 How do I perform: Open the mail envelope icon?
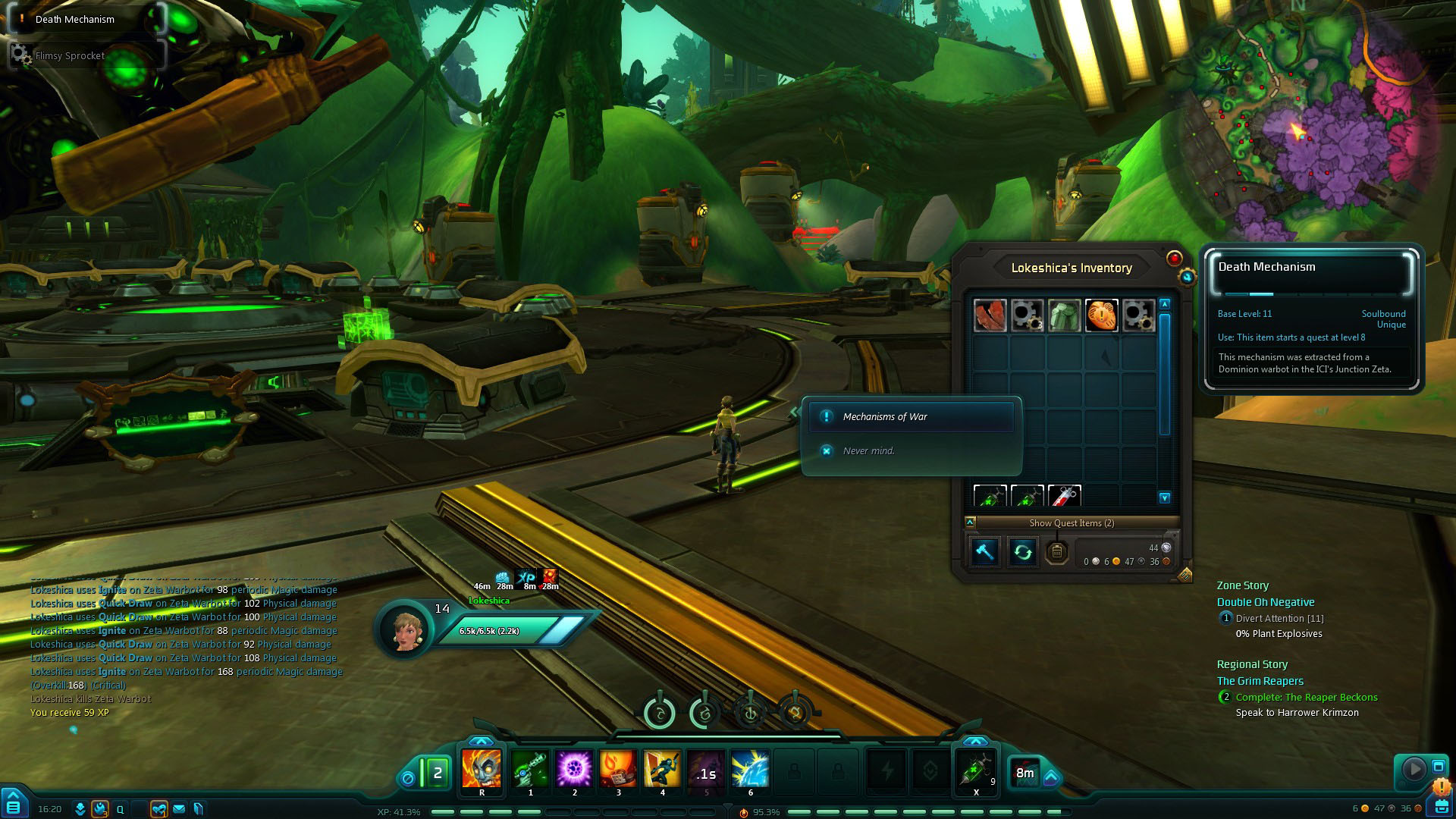179,809
